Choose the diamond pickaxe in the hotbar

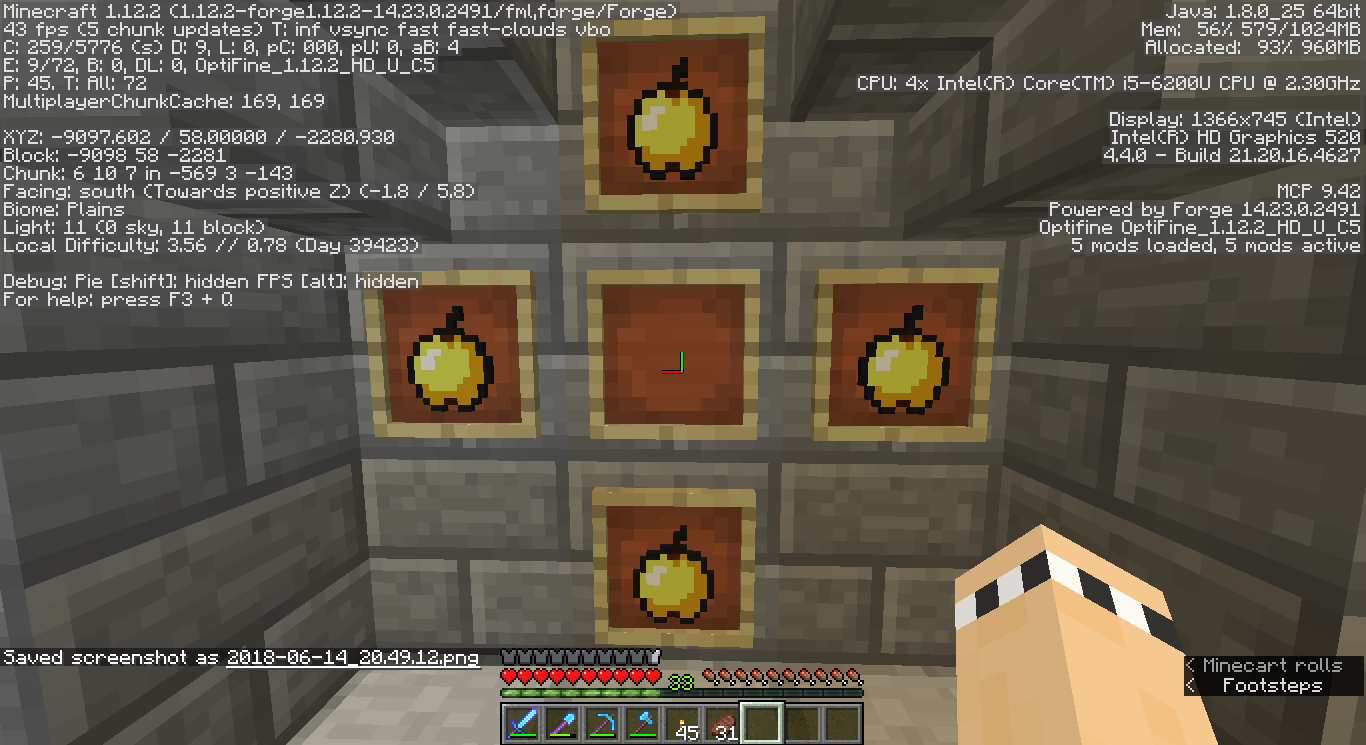pos(602,722)
